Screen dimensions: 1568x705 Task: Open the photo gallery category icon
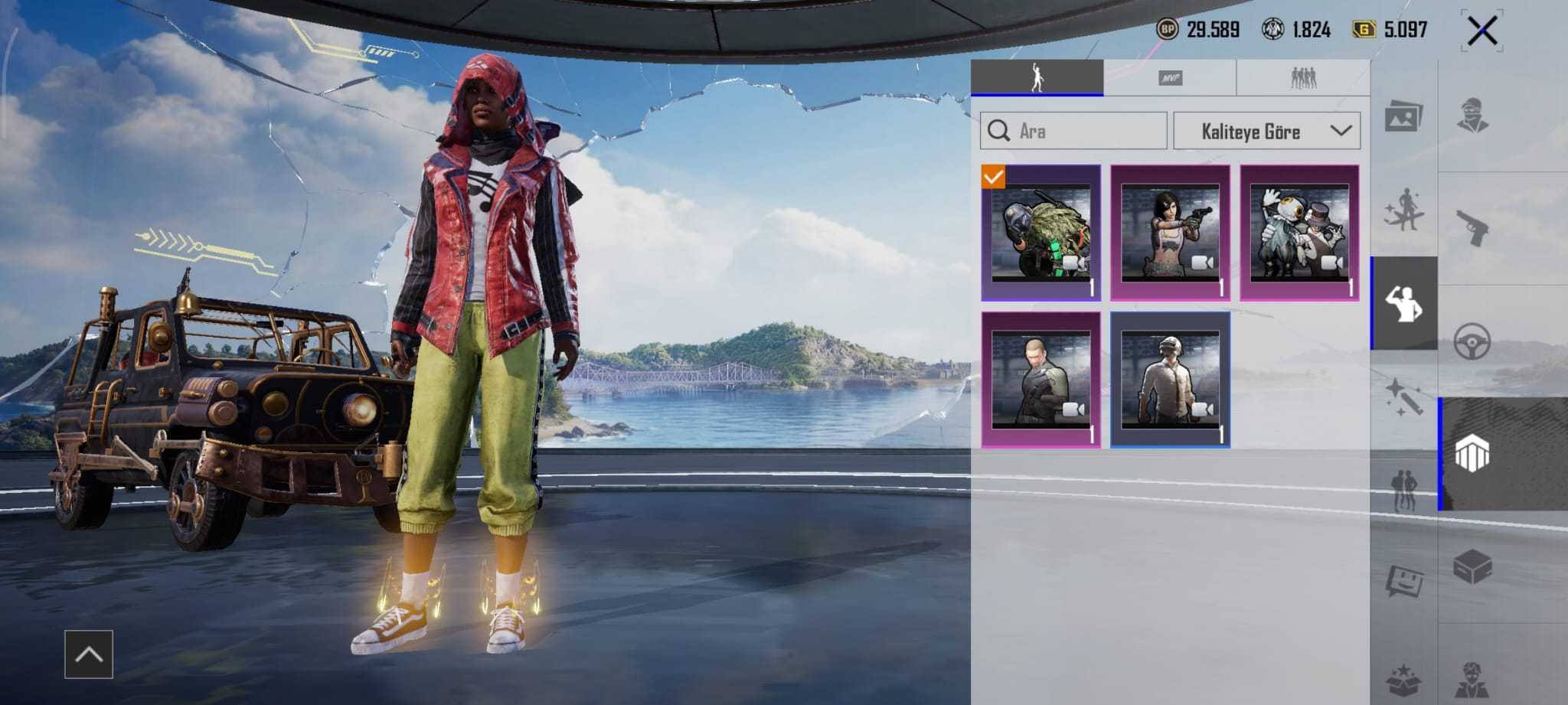tap(1403, 117)
